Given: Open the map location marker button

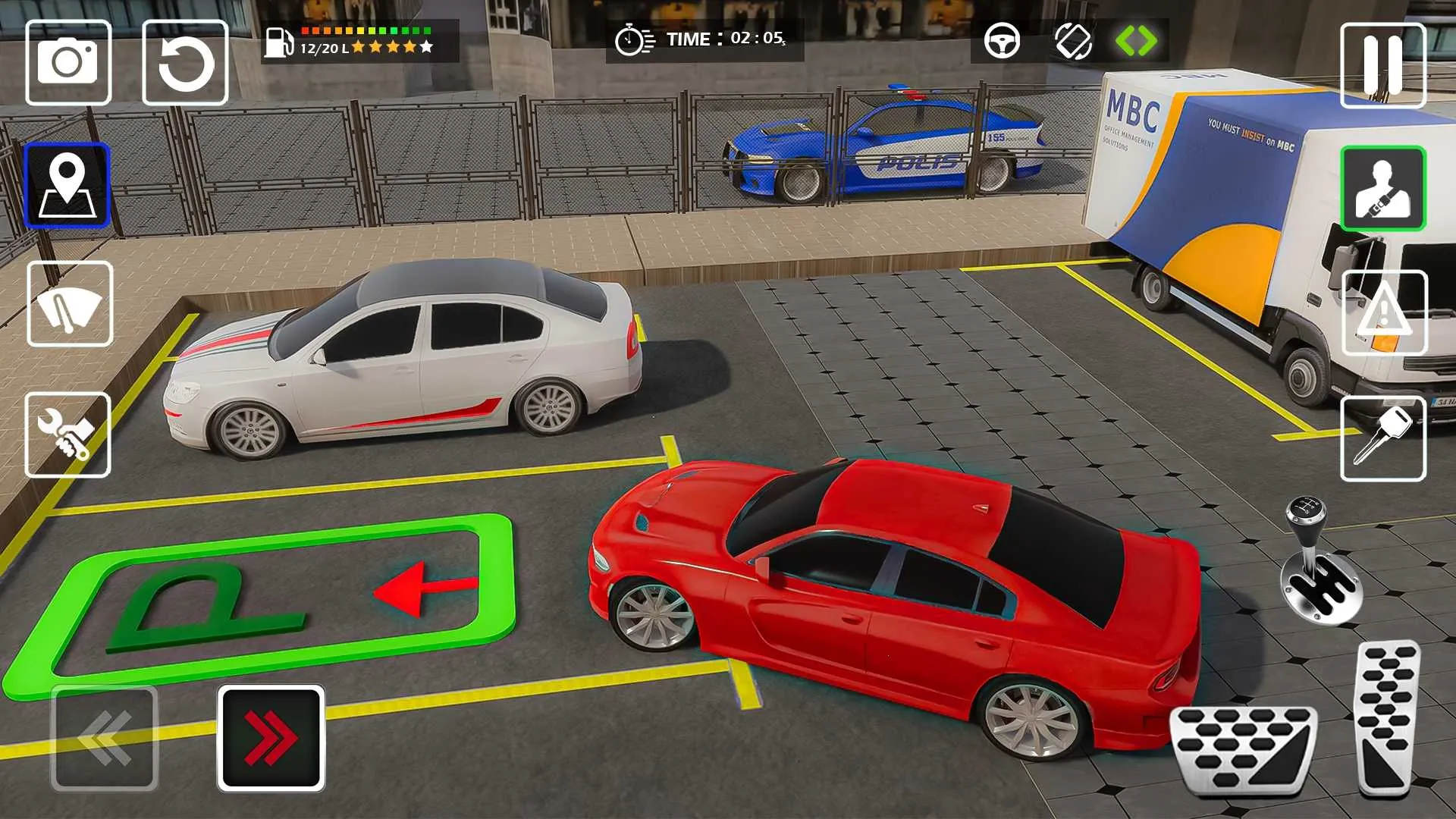Looking at the screenshot, I should [67, 185].
